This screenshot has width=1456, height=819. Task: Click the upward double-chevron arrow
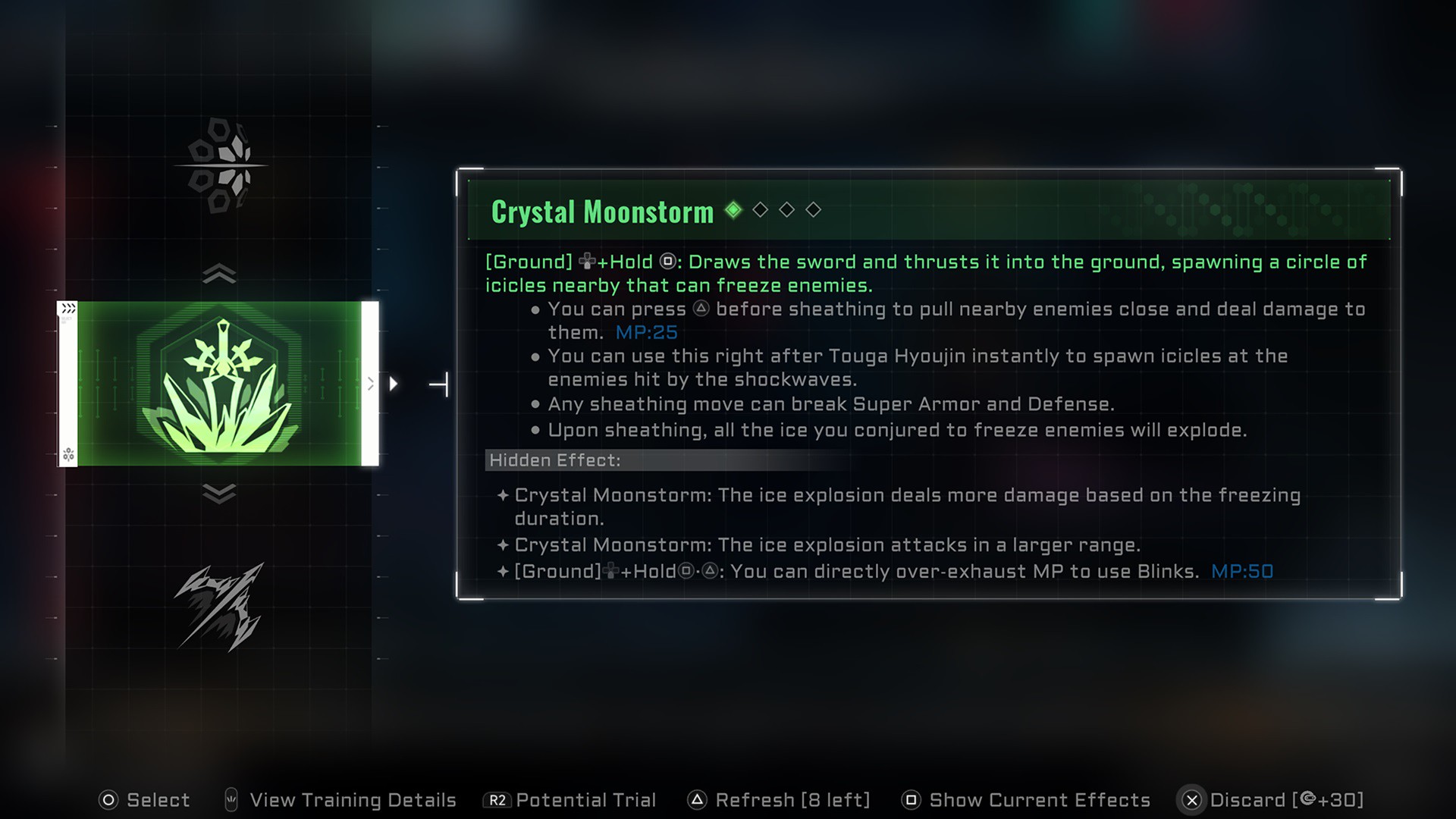pyautogui.click(x=219, y=274)
